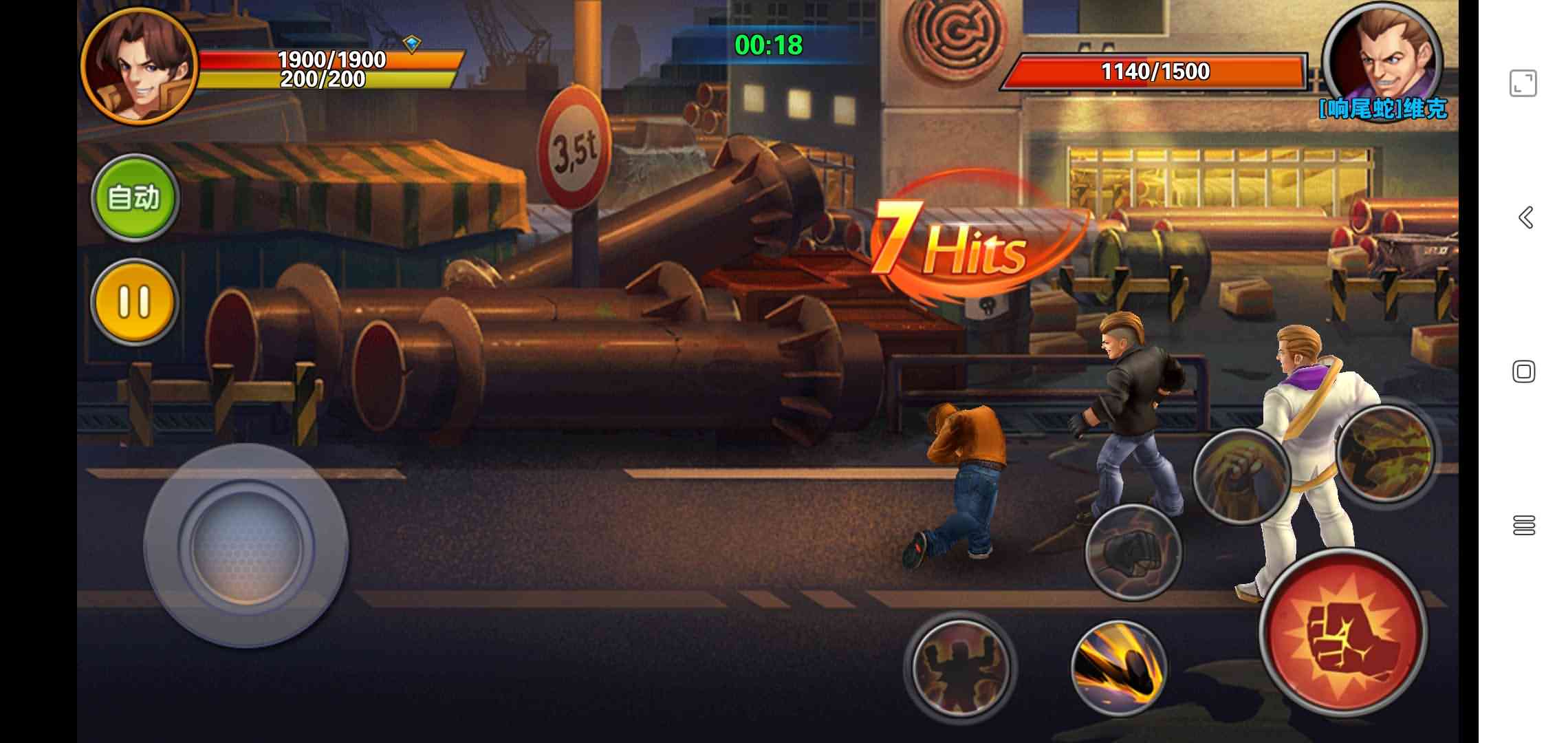Image resolution: width=1568 pixels, height=743 pixels.
Task: Select the boss portrait of 维克
Action: coord(1382,61)
